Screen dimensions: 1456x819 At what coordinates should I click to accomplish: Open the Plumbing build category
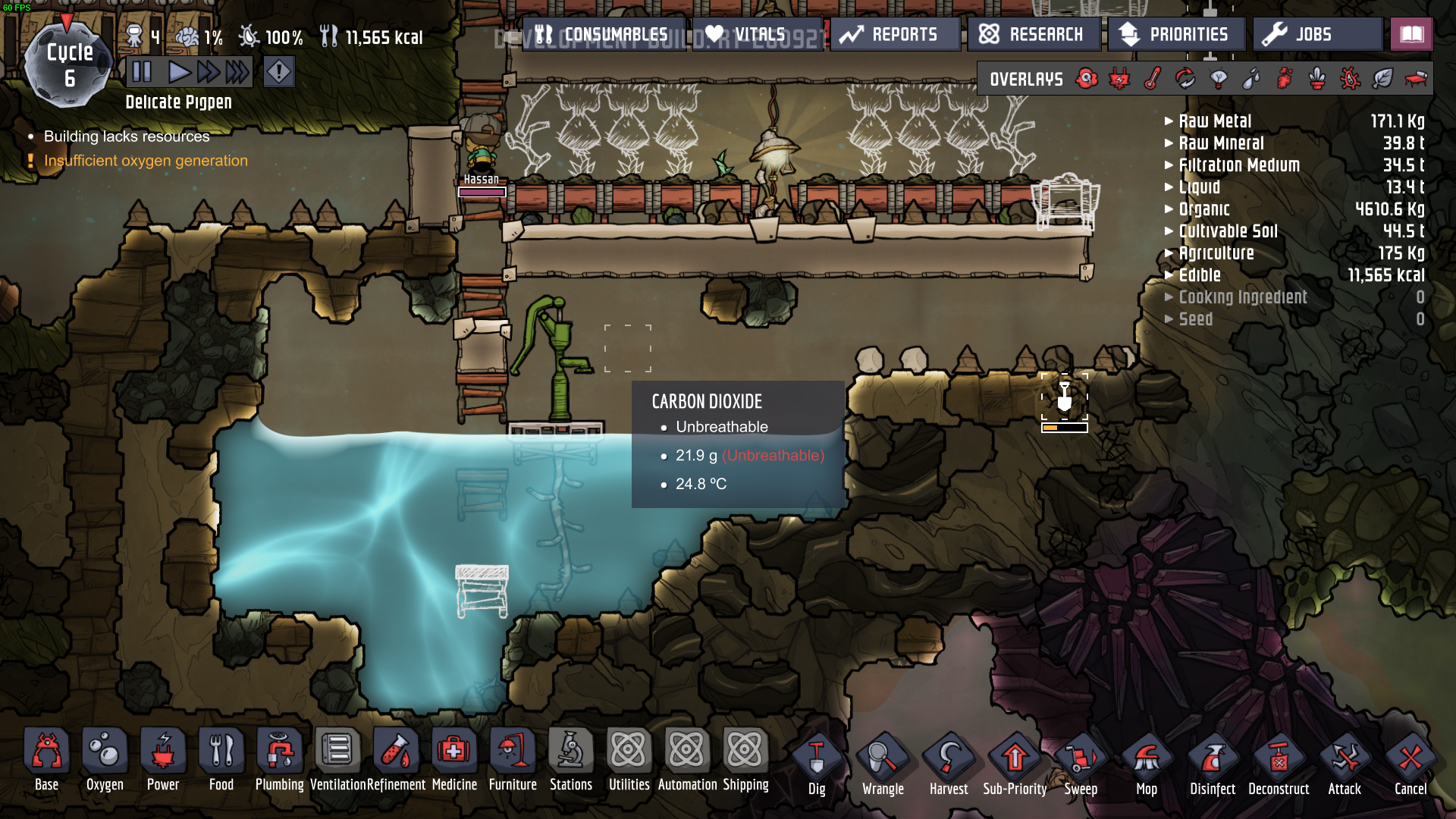tap(279, 760)
